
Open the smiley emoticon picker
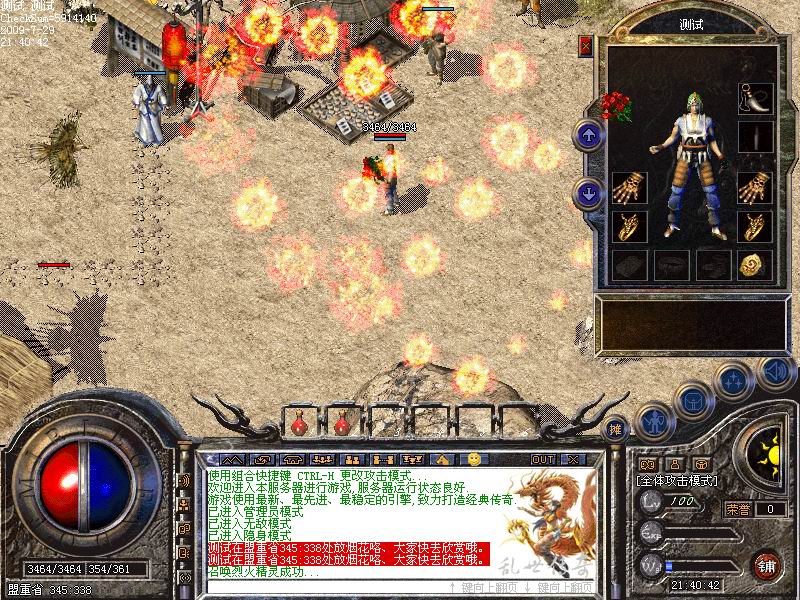(474, 459)
